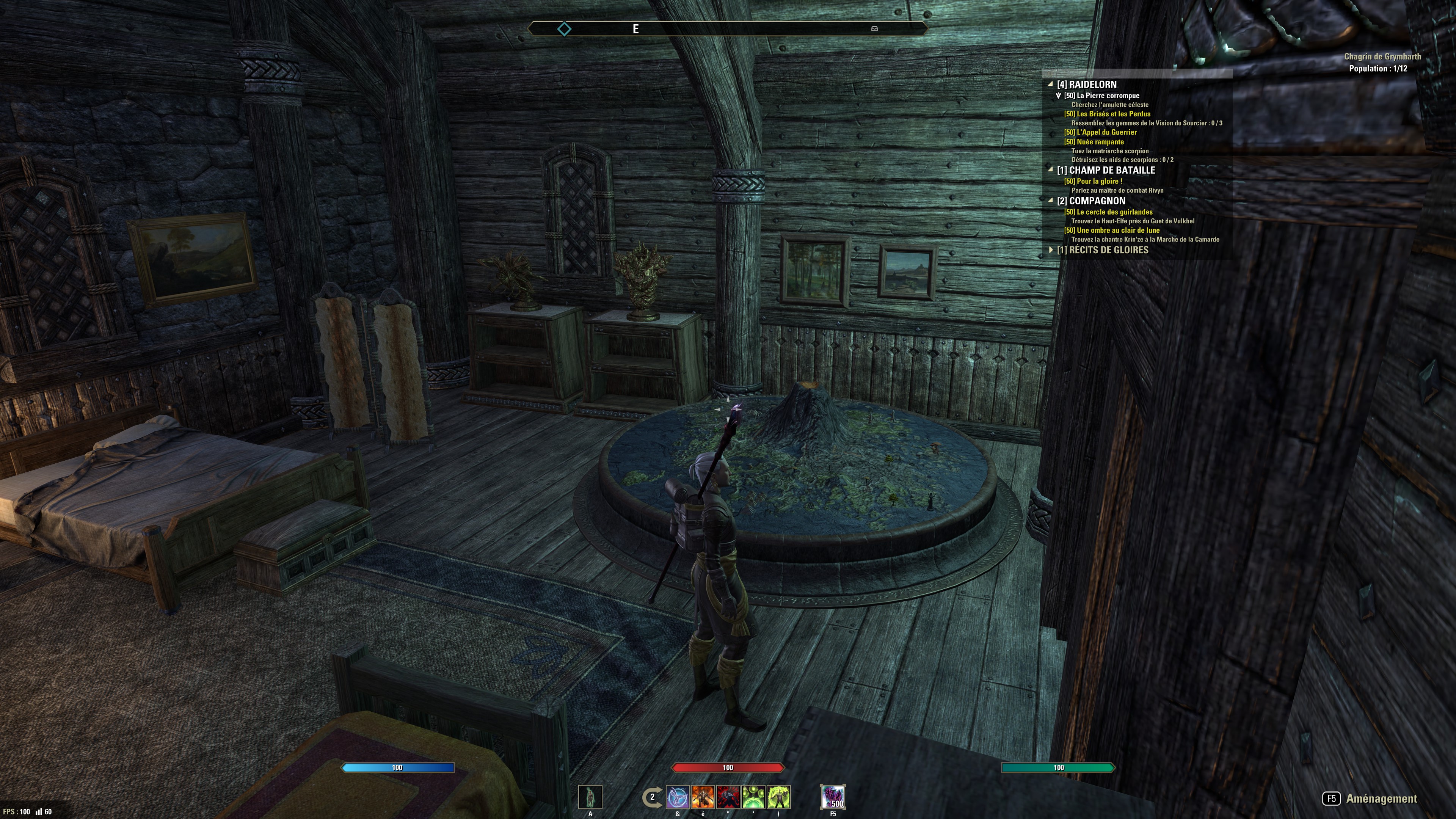
Task: Activate the red cloaked figure ability
Action: point(728,797)
